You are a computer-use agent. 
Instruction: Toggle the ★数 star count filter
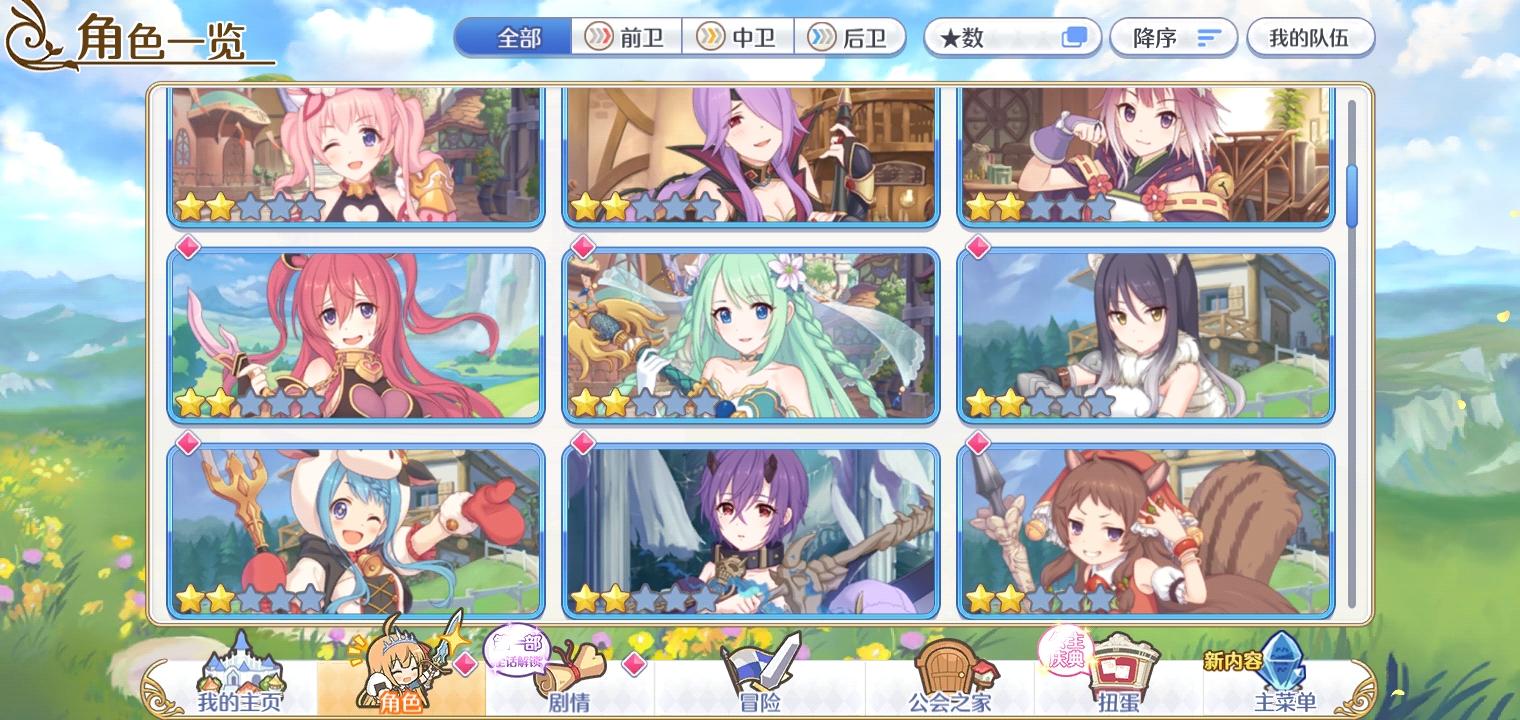point(1010,37)
